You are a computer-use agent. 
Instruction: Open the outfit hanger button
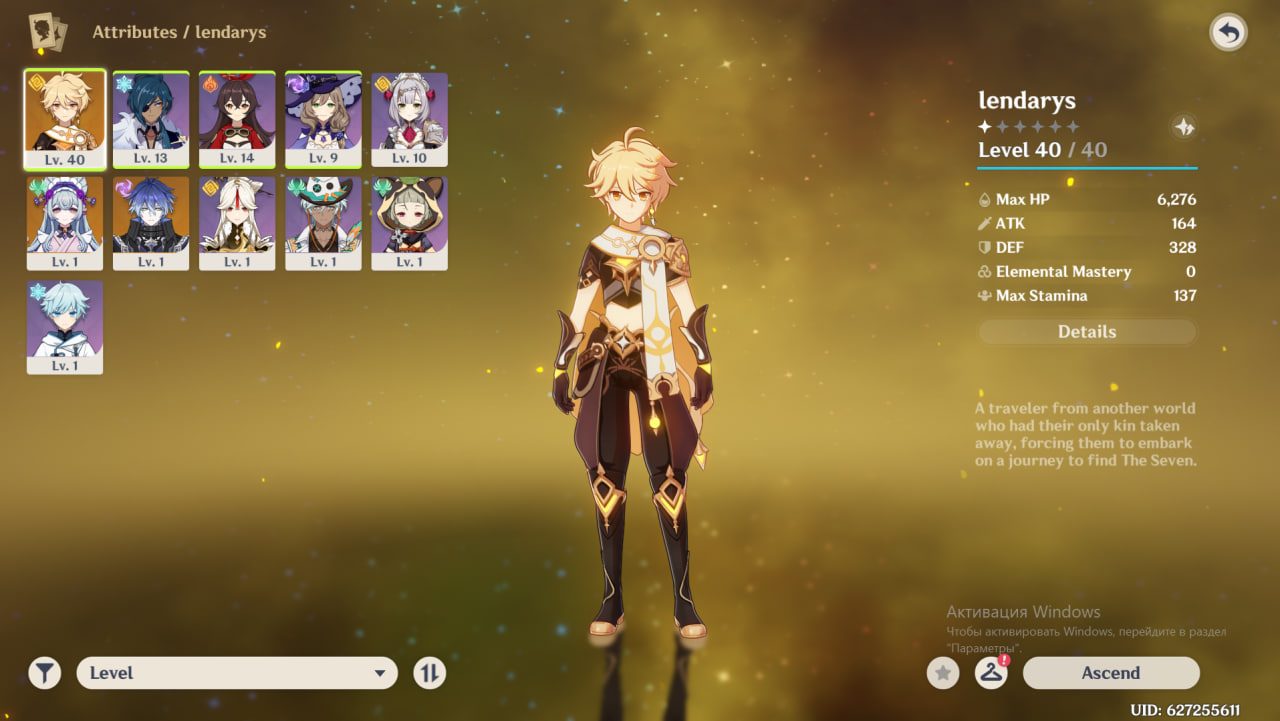(x=990, y=673)
